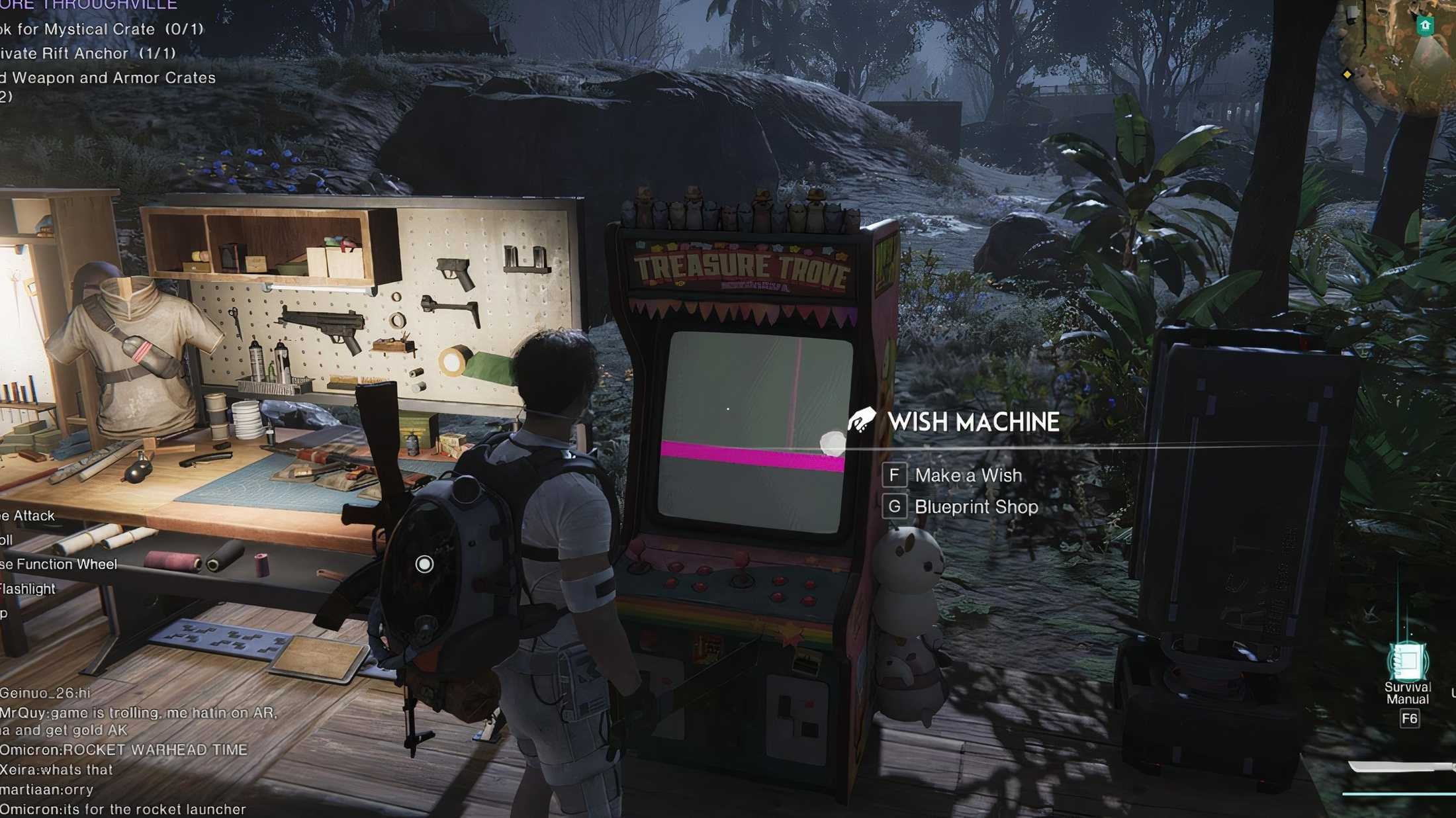
Task: Open the Blueprint Shop option
Action: pos(976,507)
